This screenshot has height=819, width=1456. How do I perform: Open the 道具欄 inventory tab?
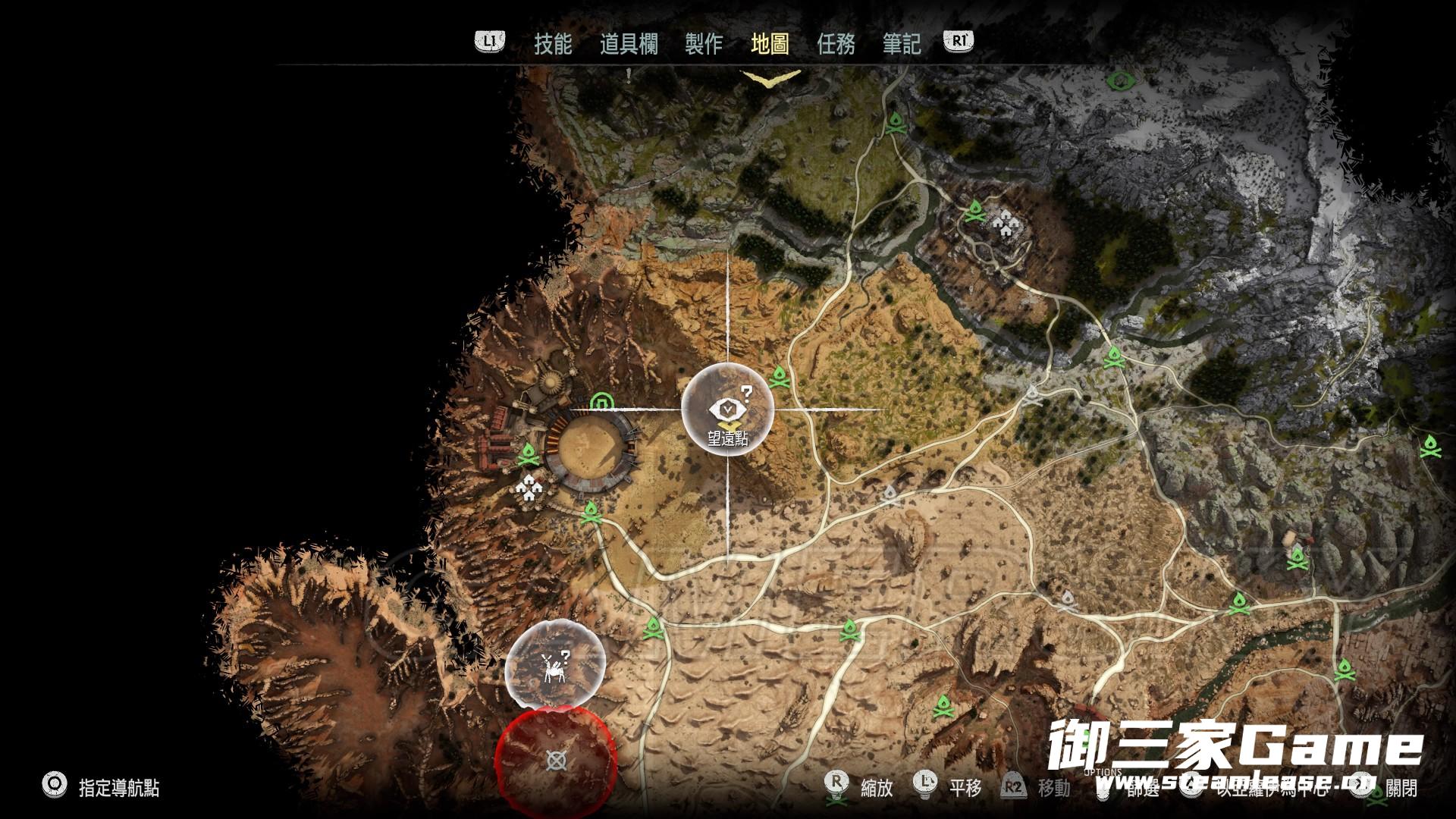coord(629,44)
